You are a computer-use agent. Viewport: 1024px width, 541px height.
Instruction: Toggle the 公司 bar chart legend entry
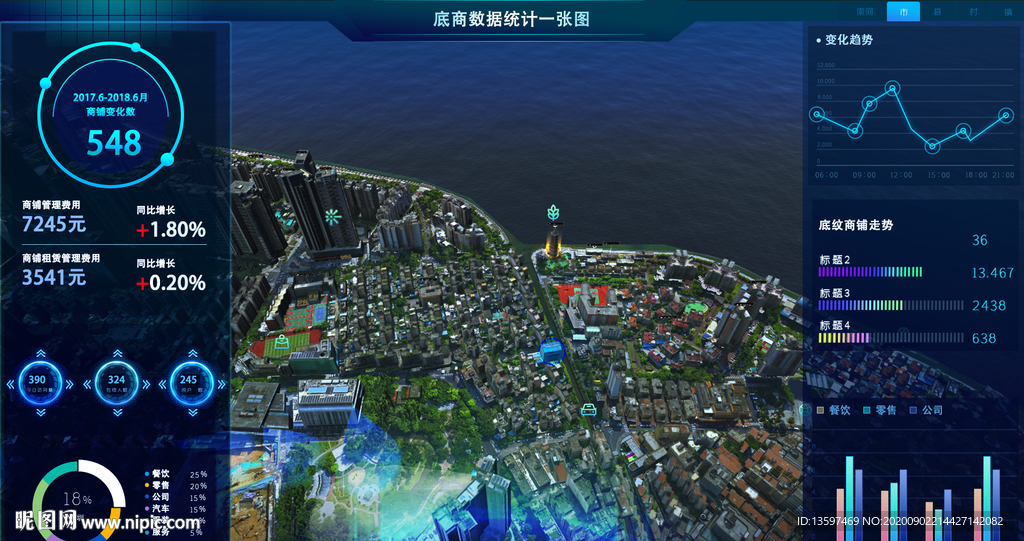926,410
